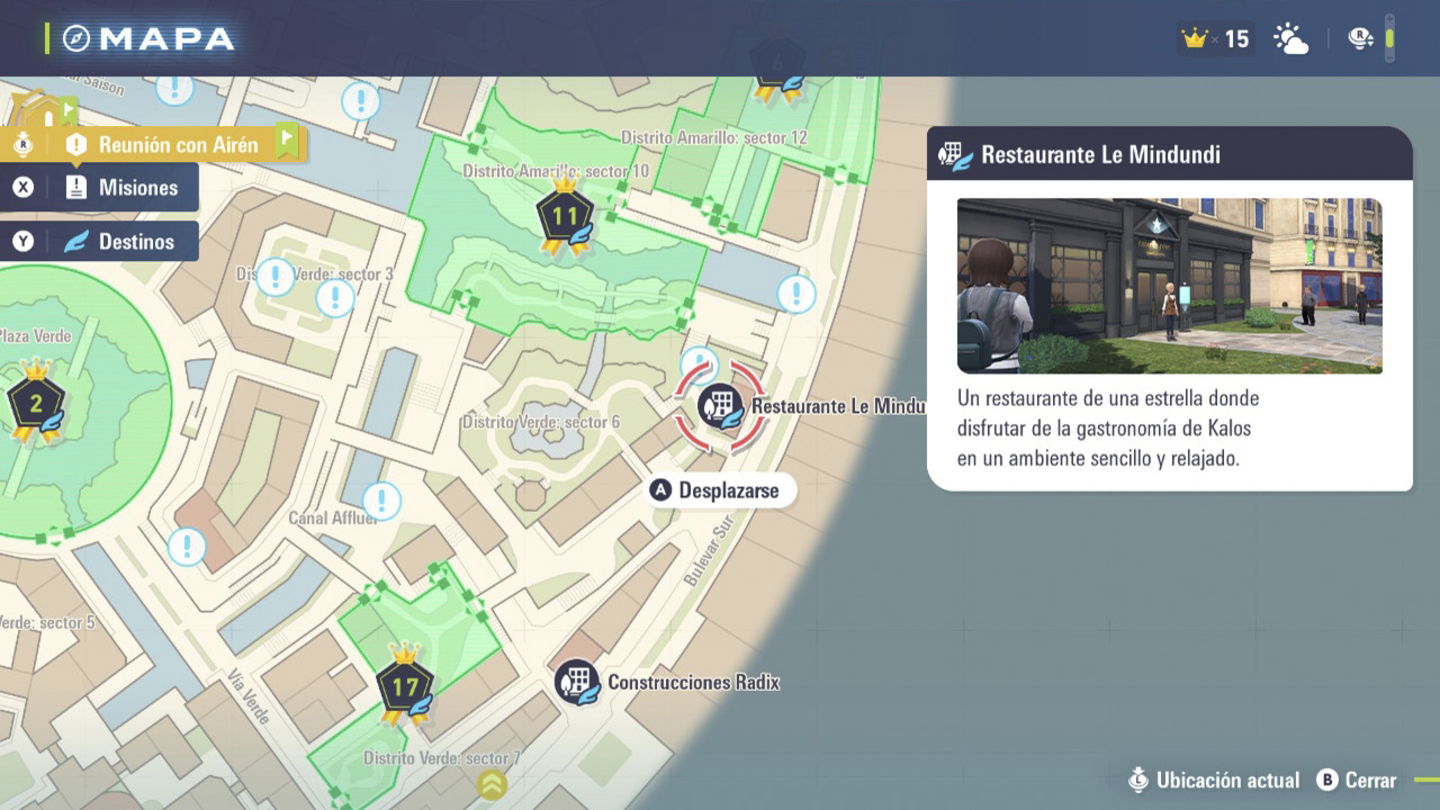Screen dimensions: 1440x810
Task: Center map on Ubicación actual
Action: click(1214, 780)
